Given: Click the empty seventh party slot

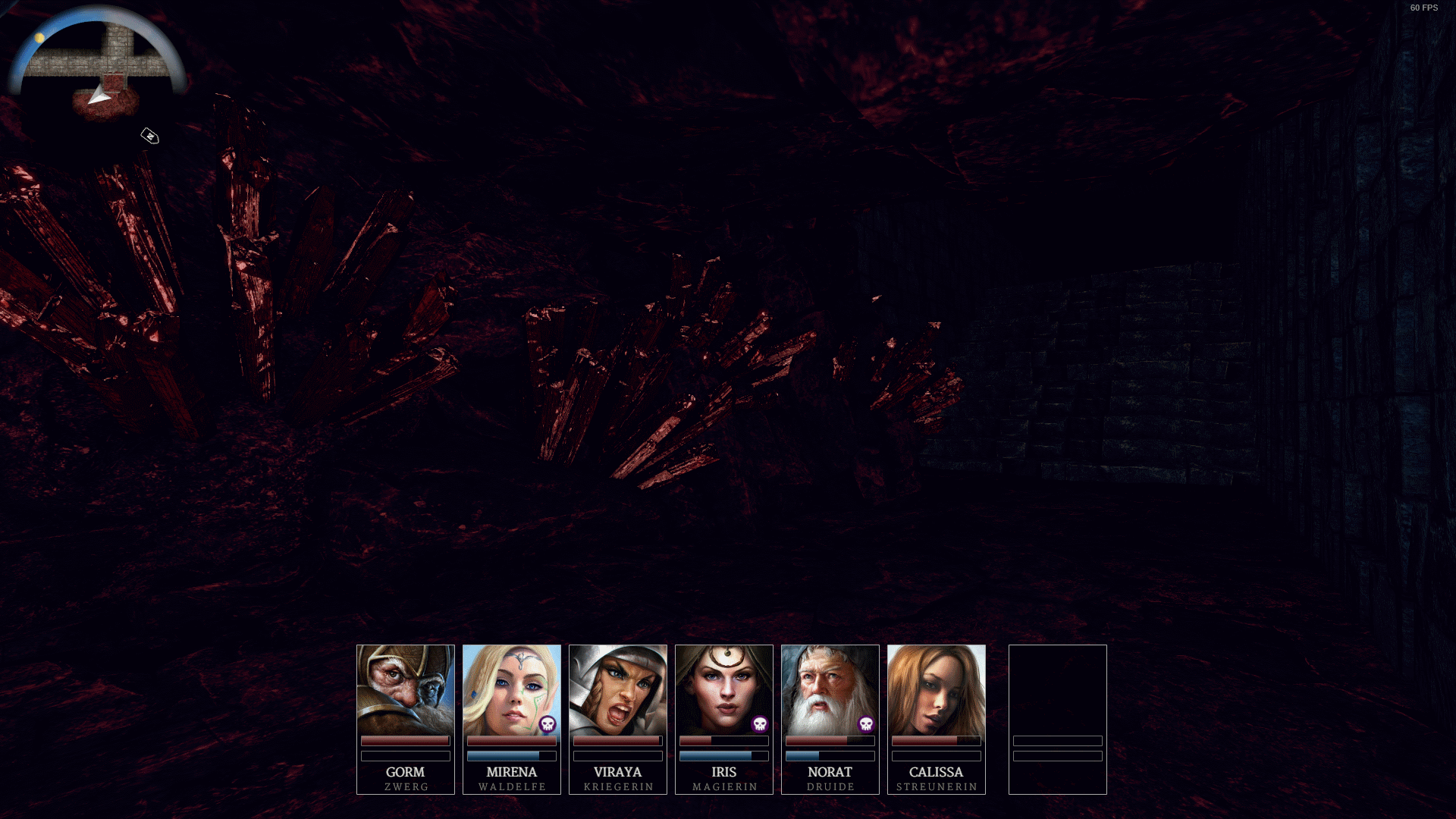Looking at the screenshot, I should 1057,718.
